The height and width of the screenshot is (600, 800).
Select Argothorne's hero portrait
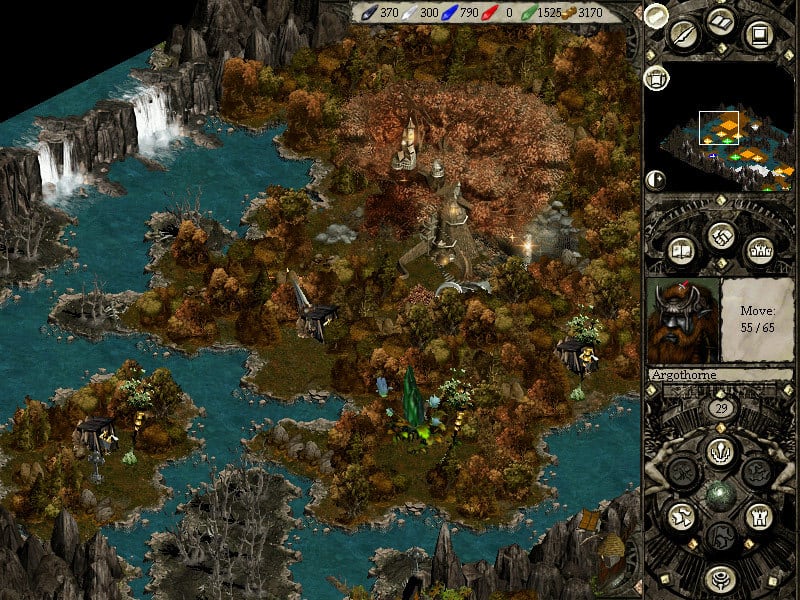coord(683,319)
